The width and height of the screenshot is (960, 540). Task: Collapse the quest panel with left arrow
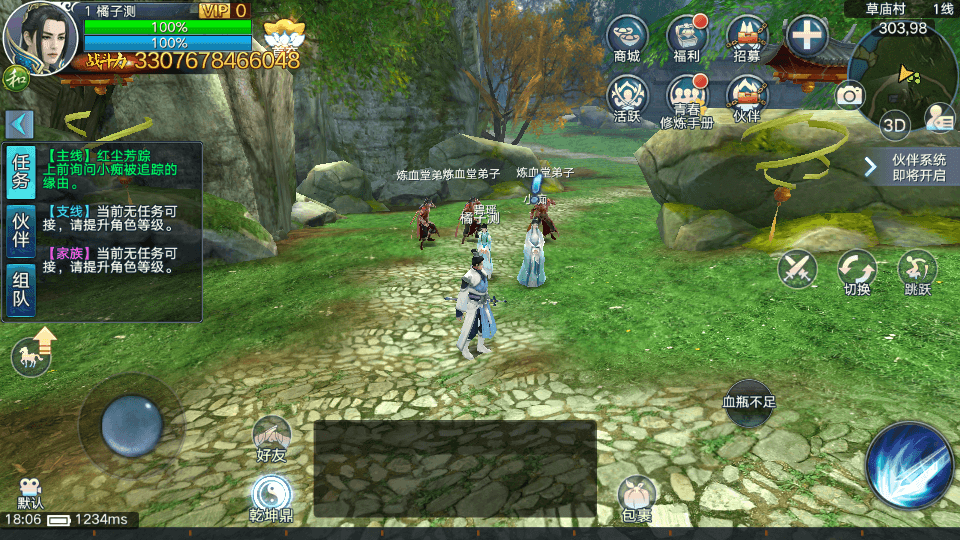(20, 125)
